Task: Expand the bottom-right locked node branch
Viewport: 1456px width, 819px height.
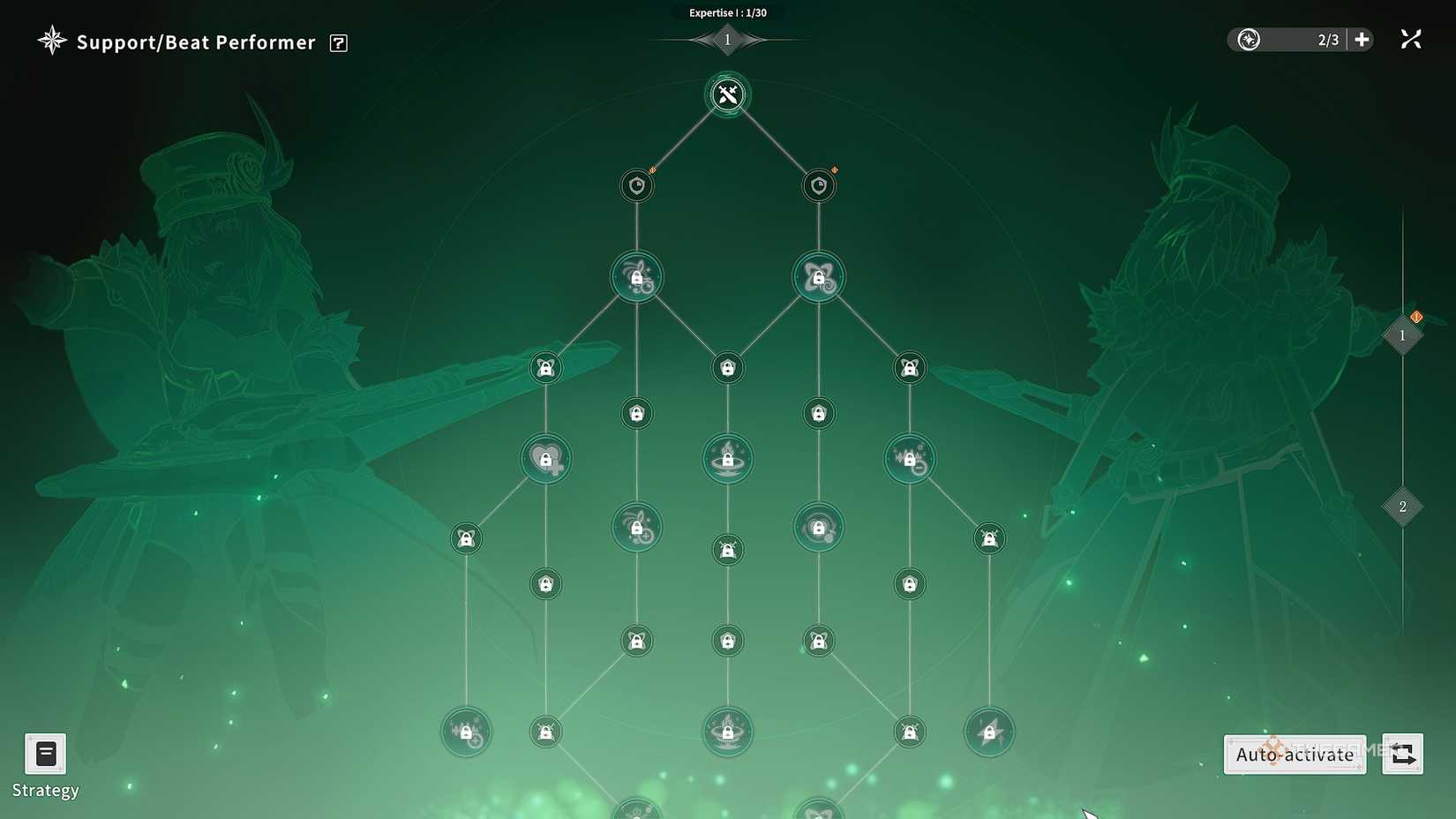Action: point(990,732)
